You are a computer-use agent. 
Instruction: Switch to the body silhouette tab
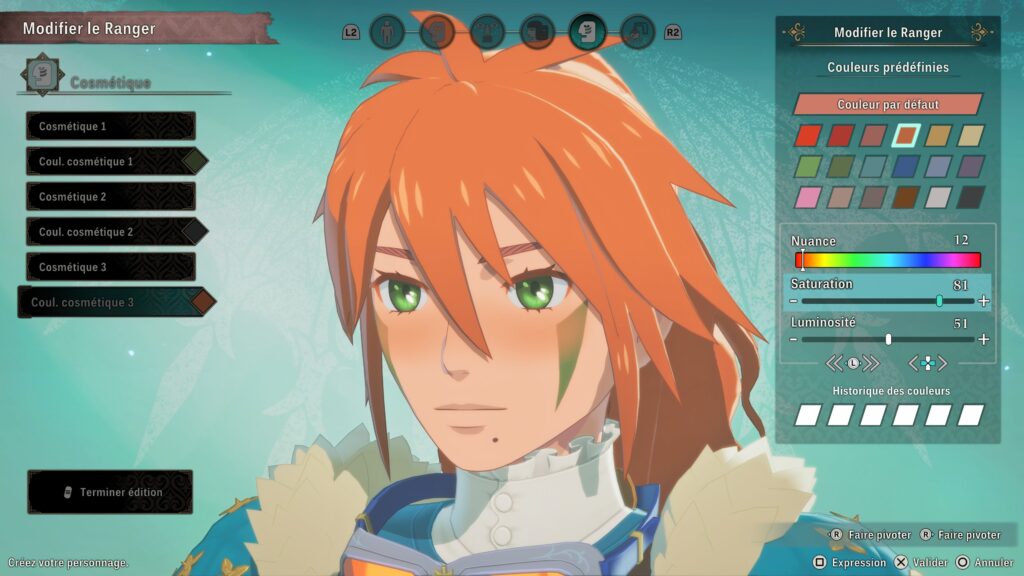coord(387,33)
